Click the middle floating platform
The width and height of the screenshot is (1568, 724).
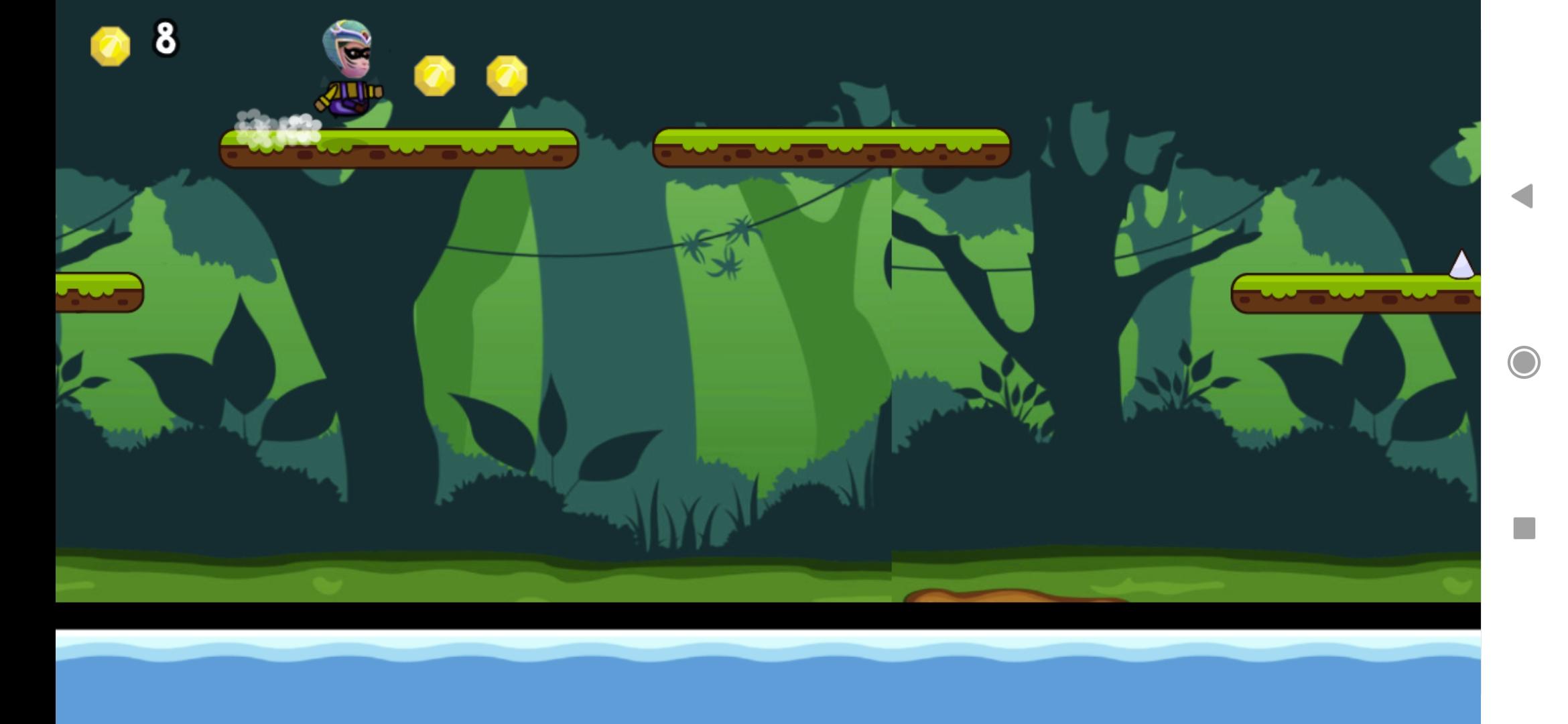831,147
